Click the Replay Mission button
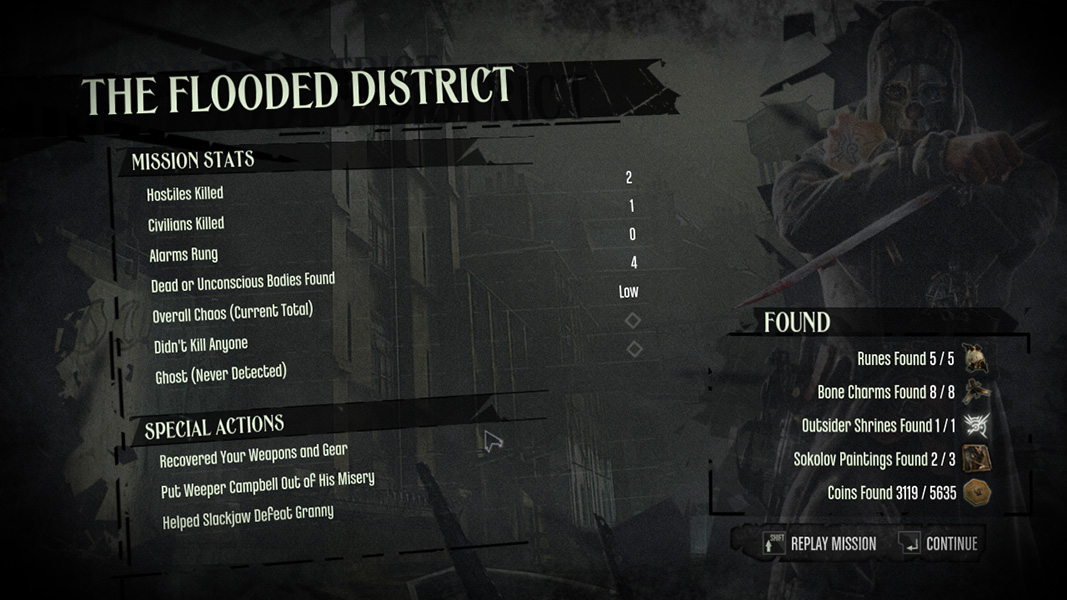The width and height of the screenshot is (1067, 600). 821,543
